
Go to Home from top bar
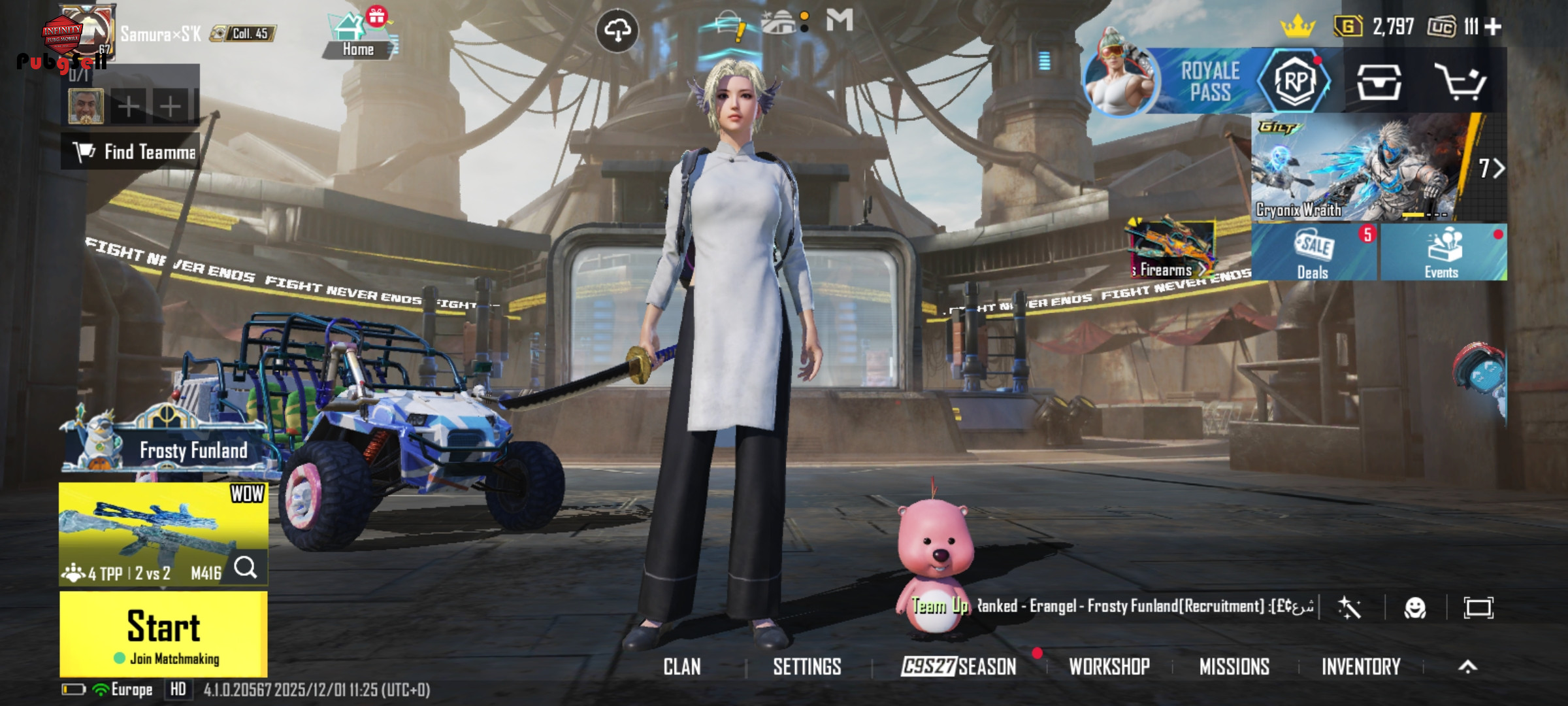click(358, 37)
